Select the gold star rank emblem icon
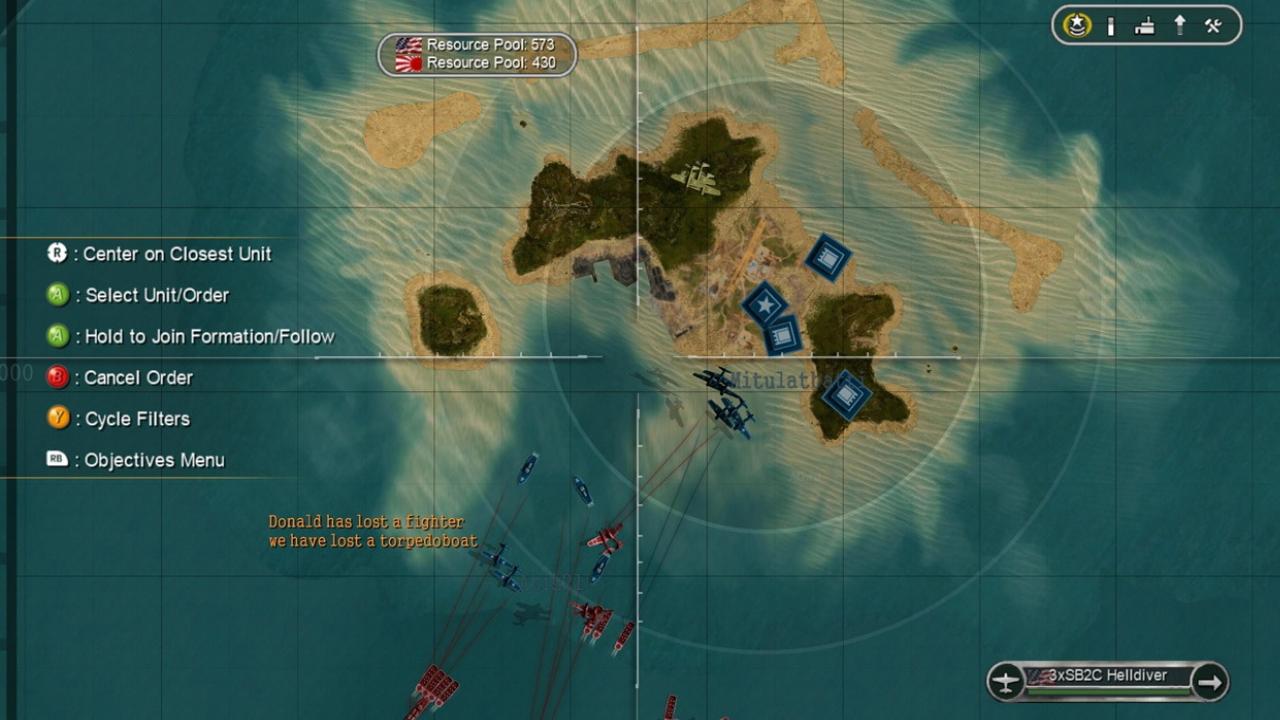Screen dimensions: 1280x720 [x=1077, y=25]
